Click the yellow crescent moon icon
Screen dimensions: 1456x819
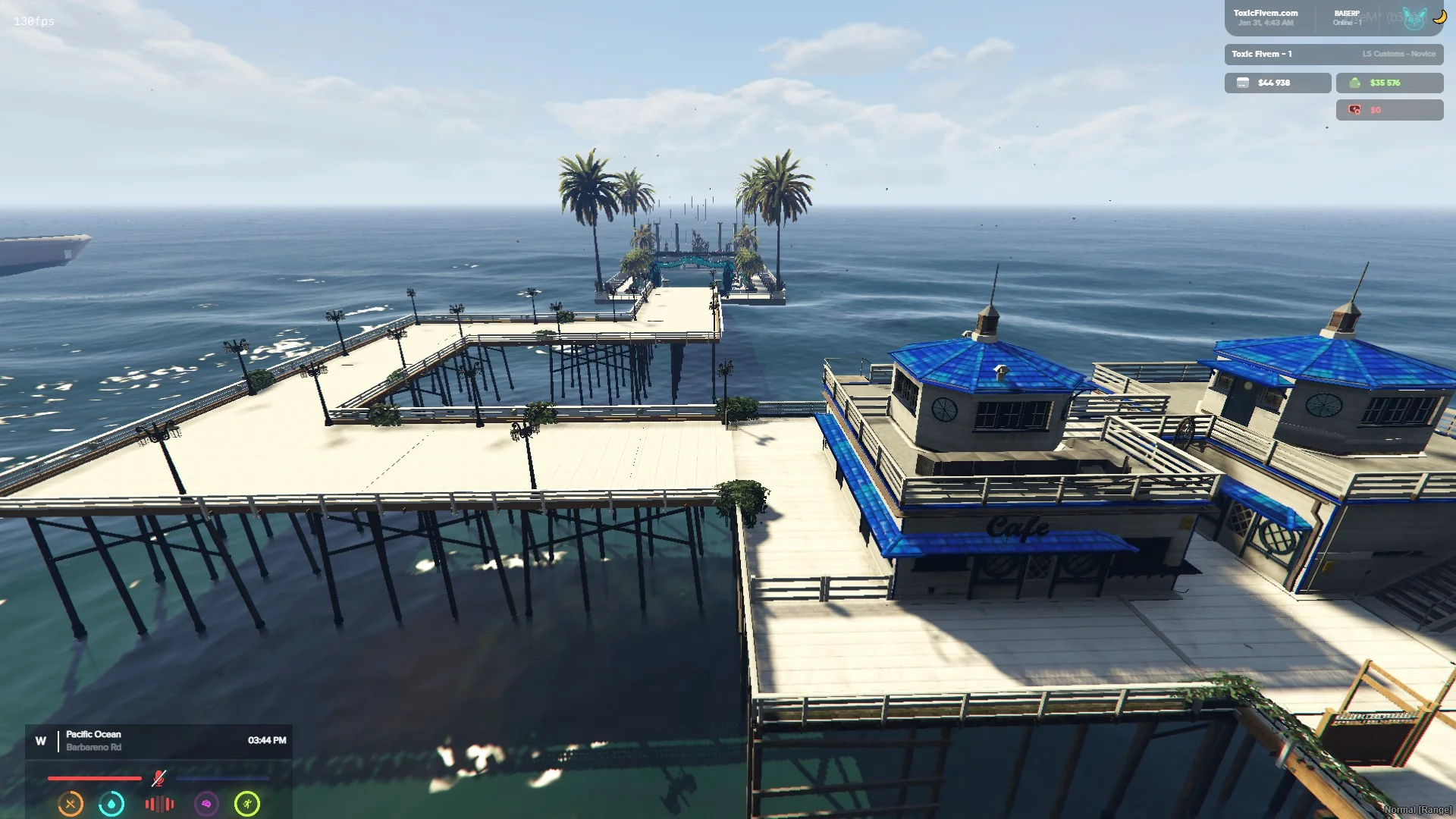(1439, 16)
